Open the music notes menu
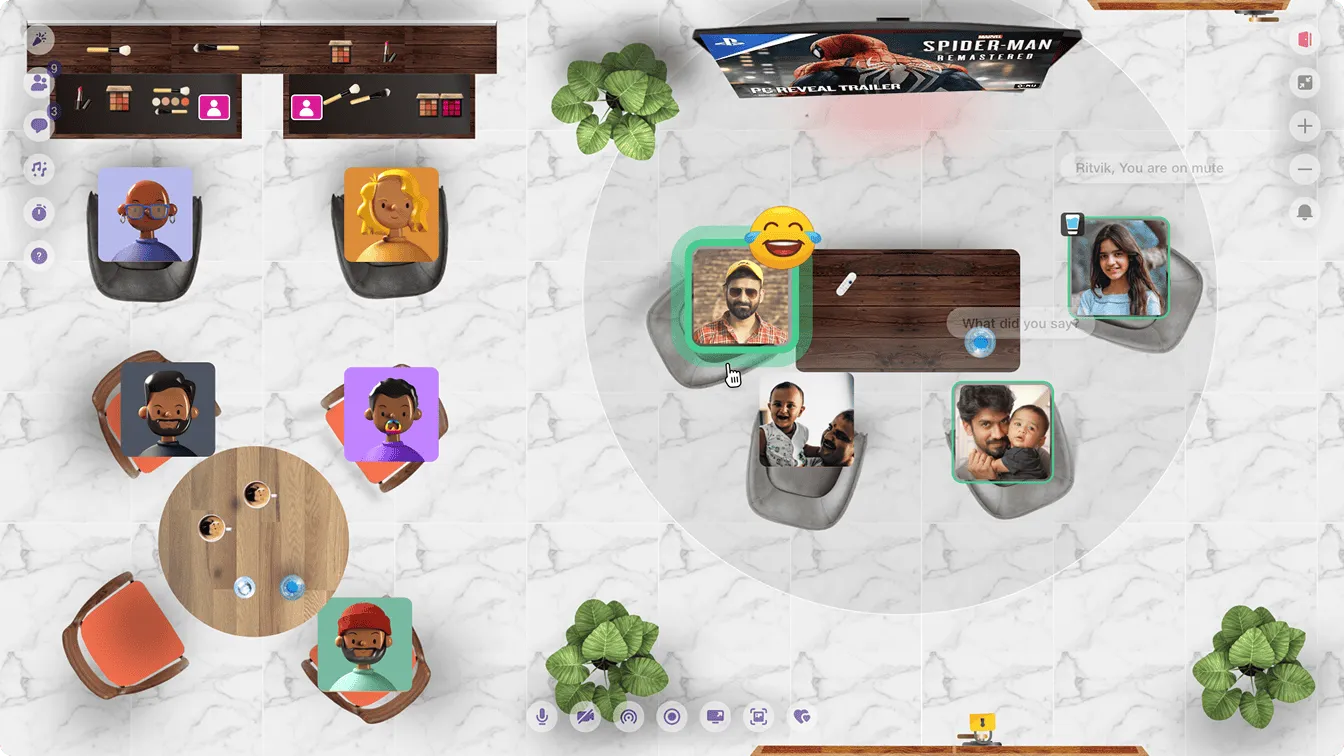1344x756 pixels. 39,169
